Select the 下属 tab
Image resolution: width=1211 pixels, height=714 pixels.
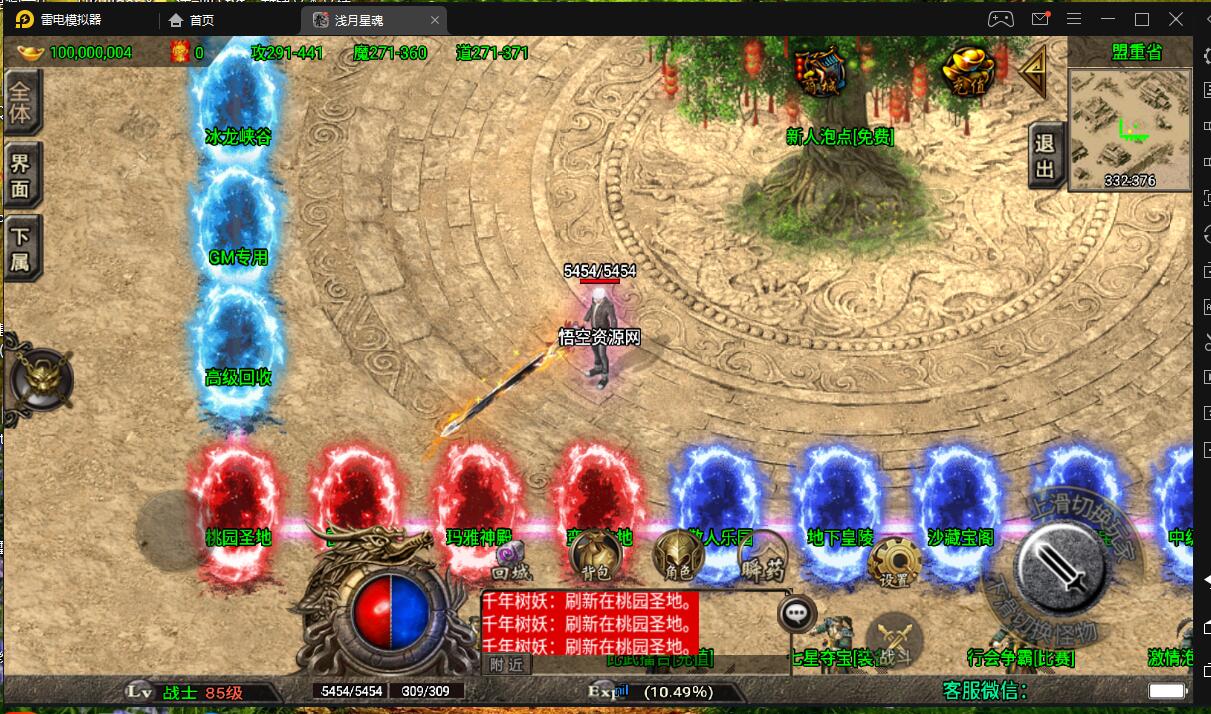coord(21,249)
